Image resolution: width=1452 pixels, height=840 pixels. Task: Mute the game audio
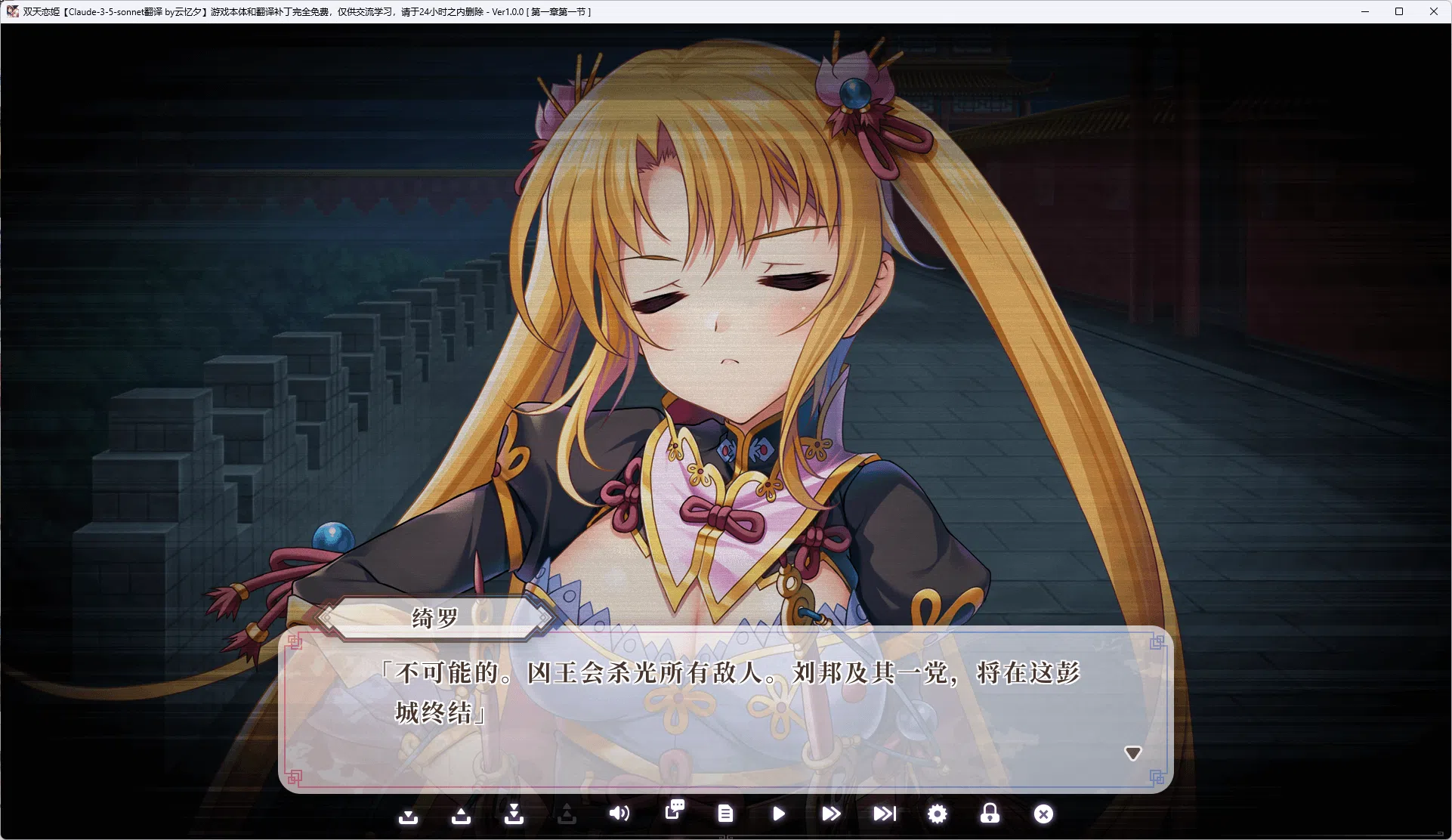pos(619,814)
